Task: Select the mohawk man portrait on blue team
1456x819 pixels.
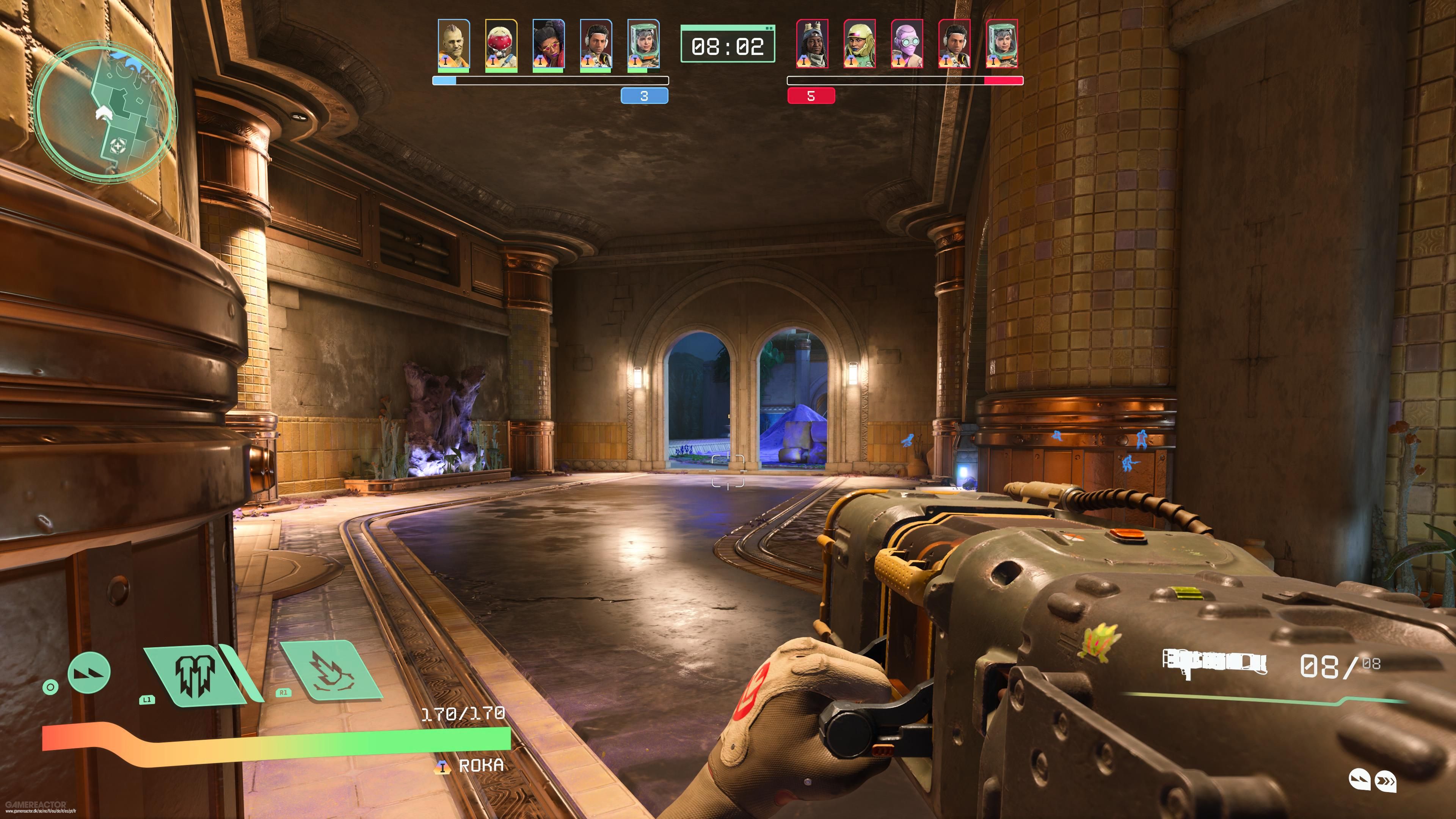Action: click(453, 45)
